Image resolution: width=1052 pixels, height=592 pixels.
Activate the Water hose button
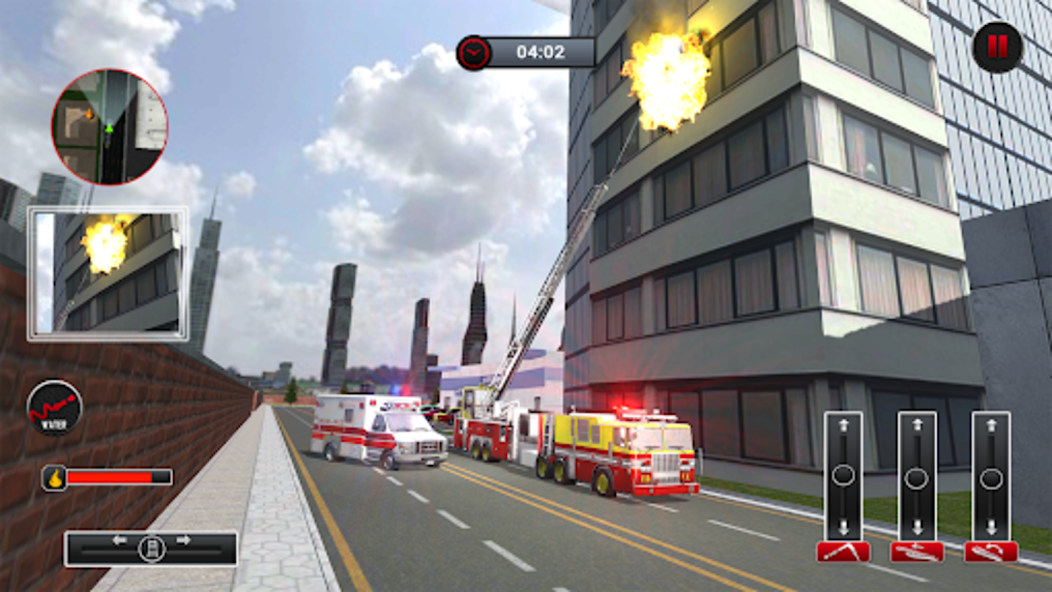54,408
